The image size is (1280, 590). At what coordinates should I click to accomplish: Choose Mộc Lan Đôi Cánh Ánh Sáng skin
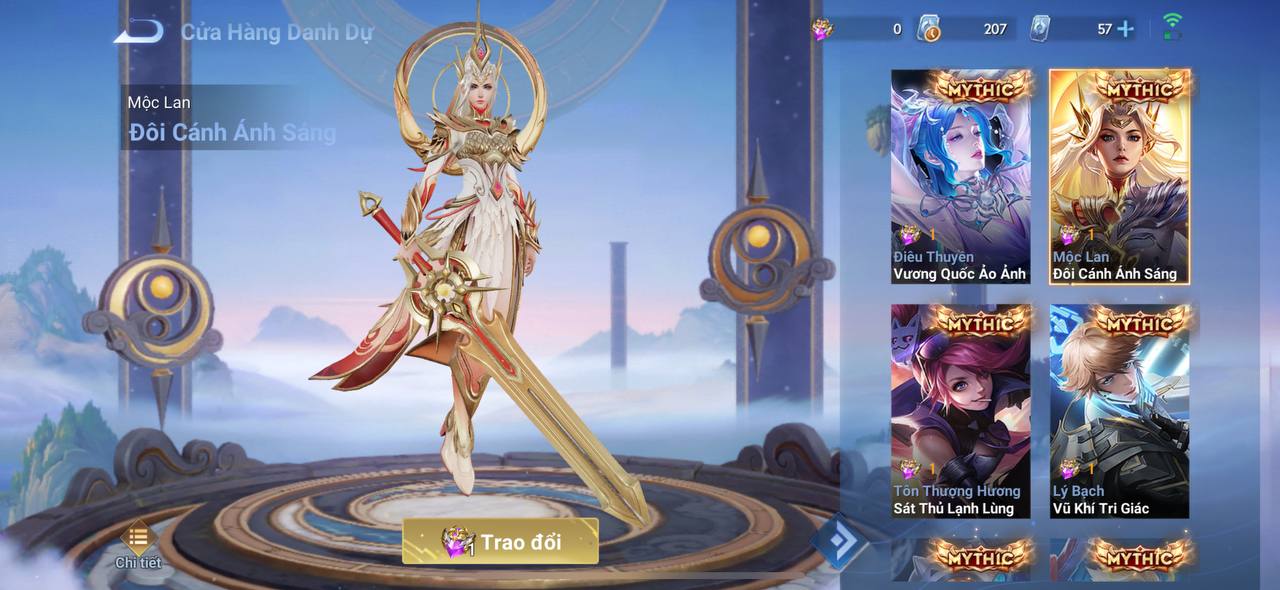coord(1119,176)
